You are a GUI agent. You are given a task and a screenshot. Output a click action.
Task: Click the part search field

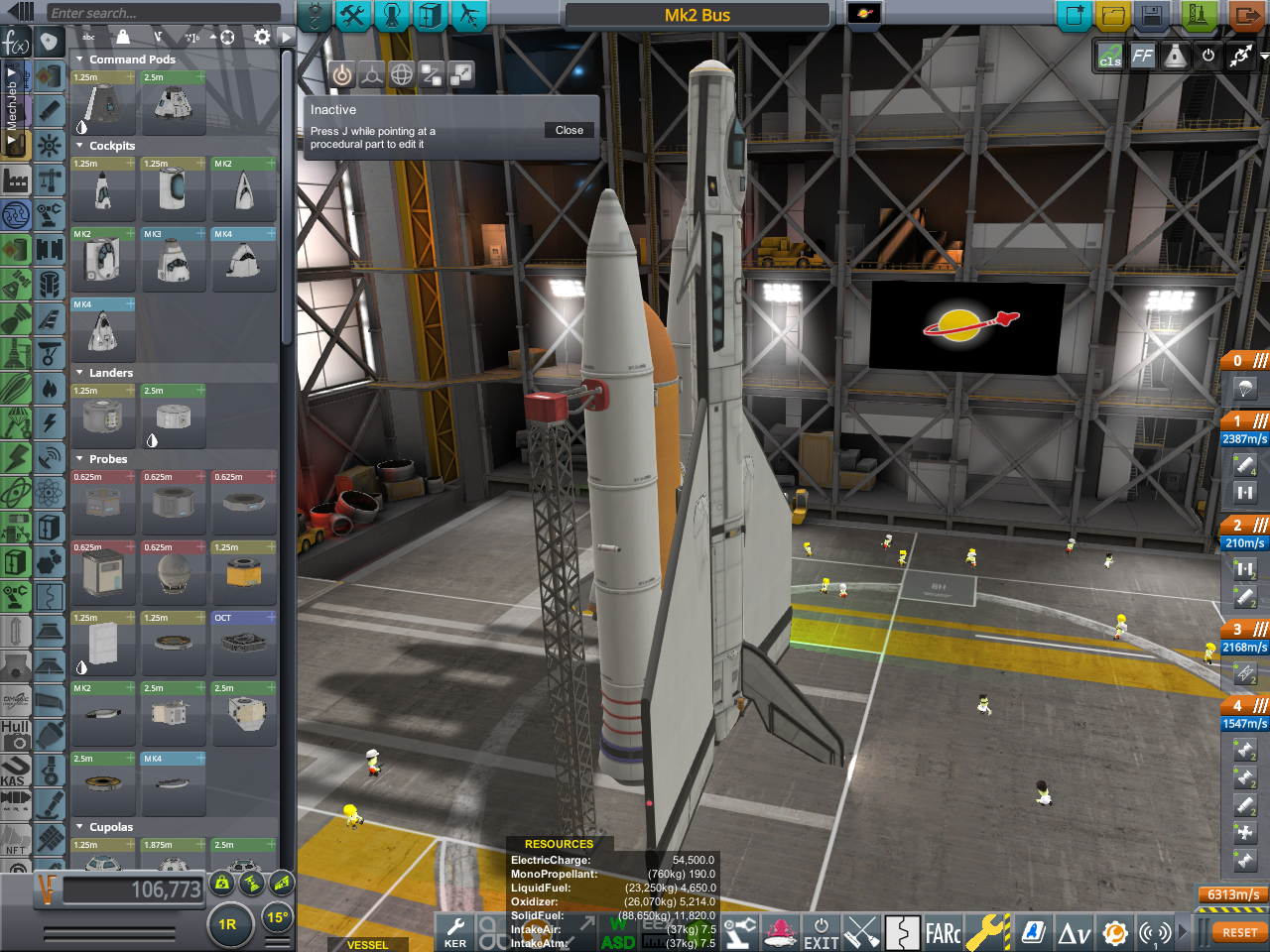159,13
